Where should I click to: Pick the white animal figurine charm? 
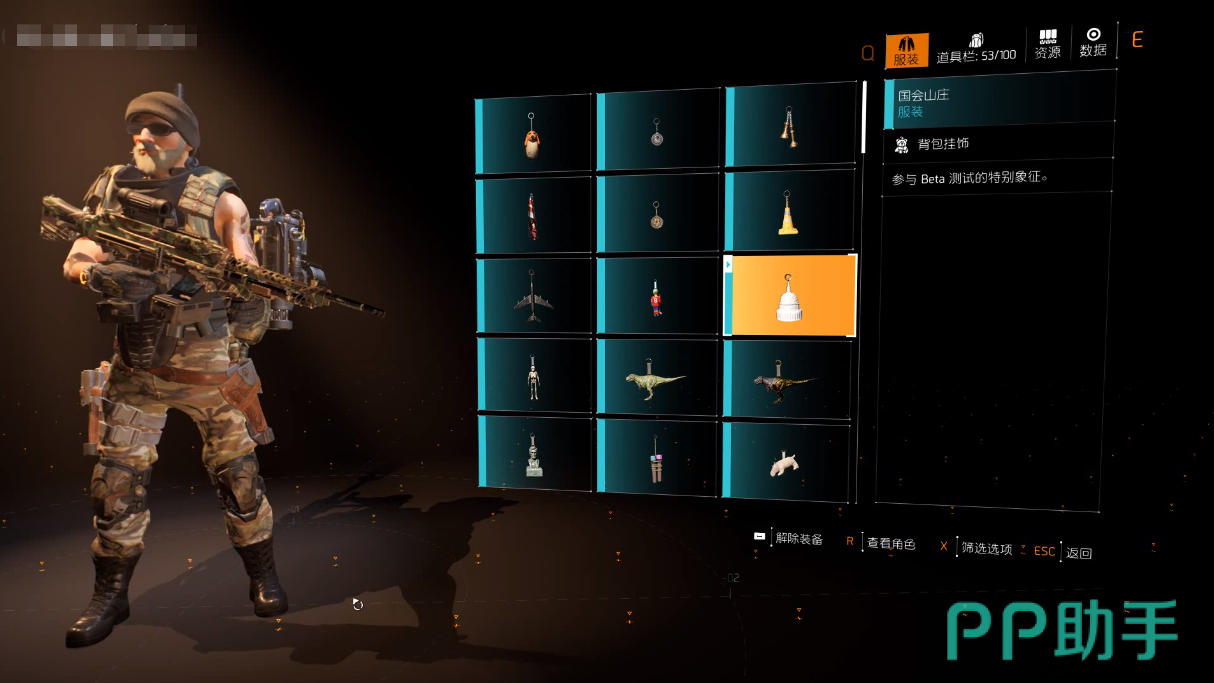coord(785,462)
